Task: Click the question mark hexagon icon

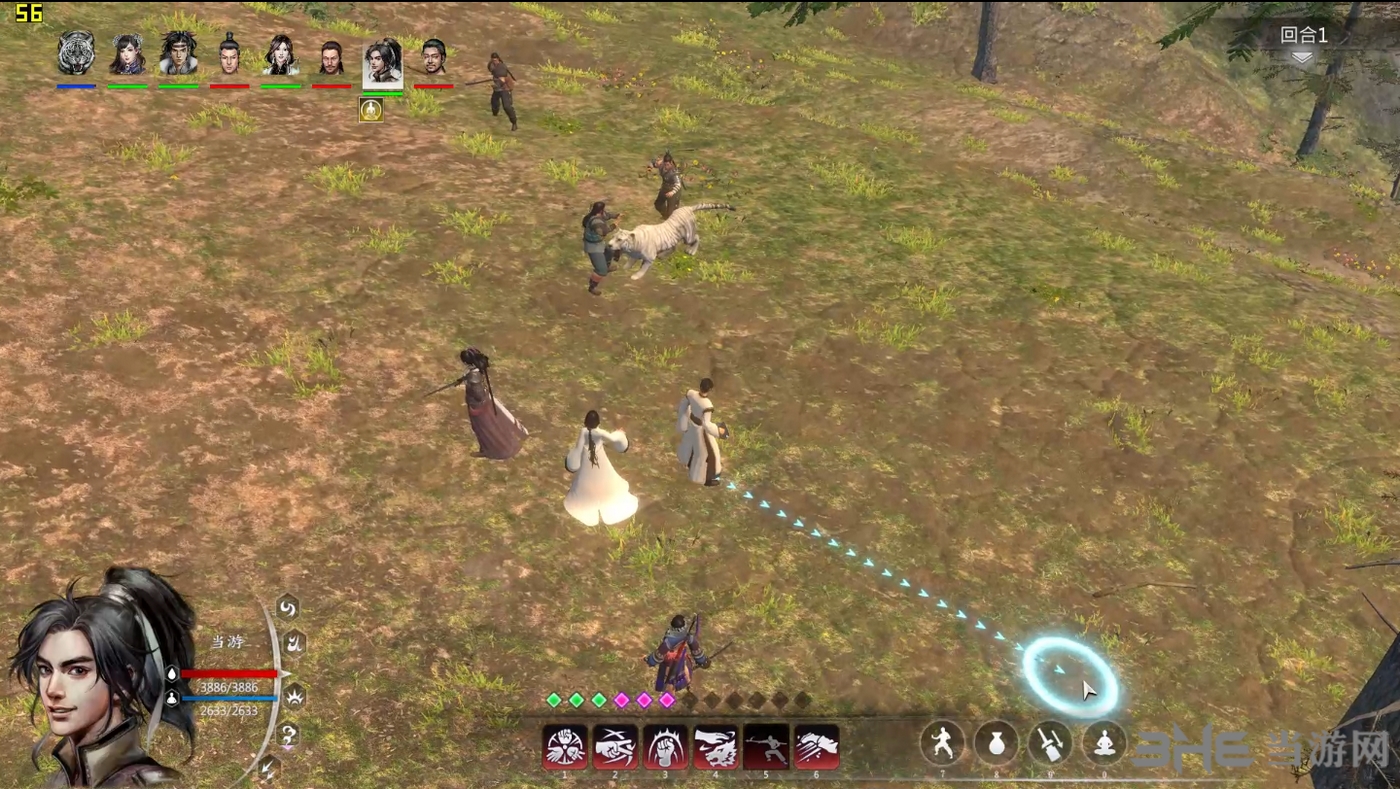Action: 288,737
